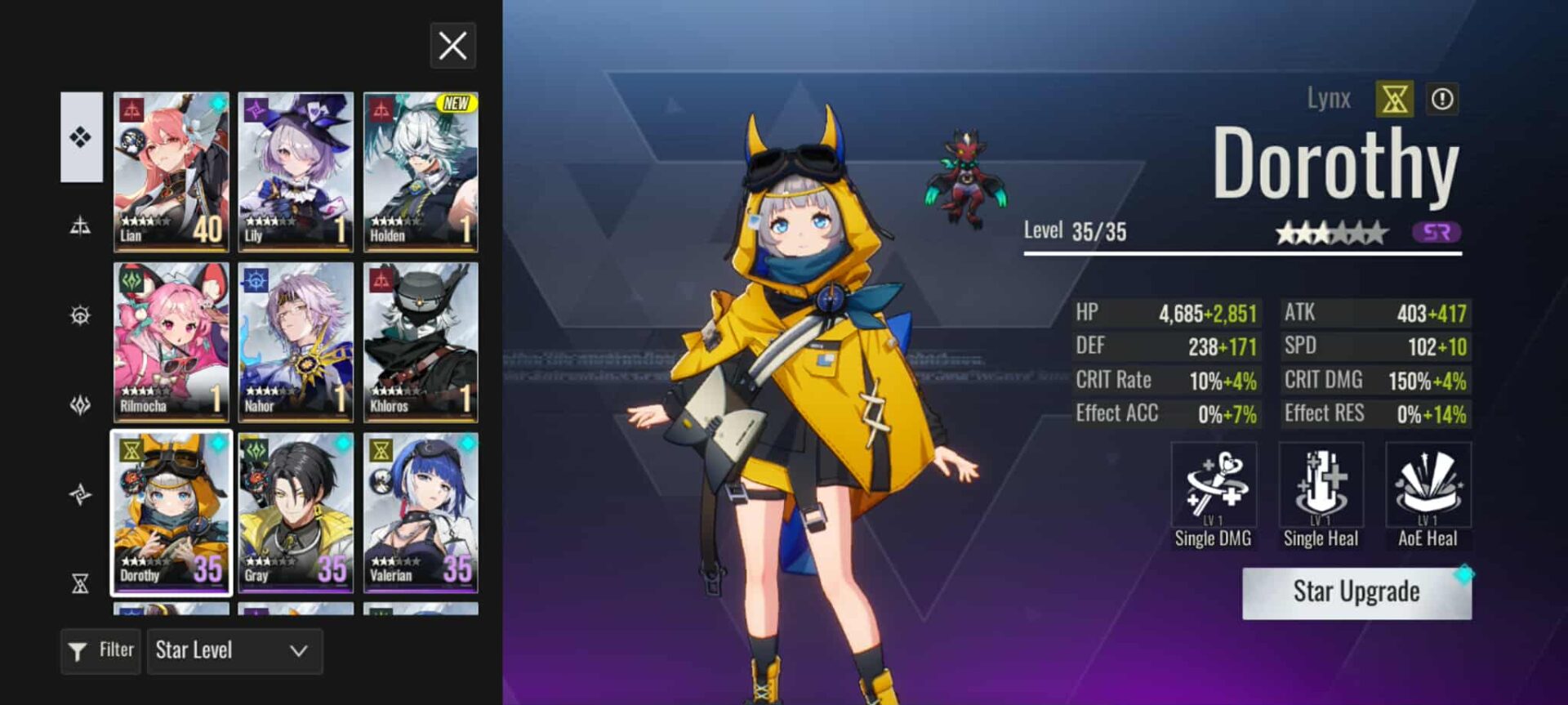Select the Valerian character card
This screenshot has width=1568, height=705.
(x=421, y=512)
